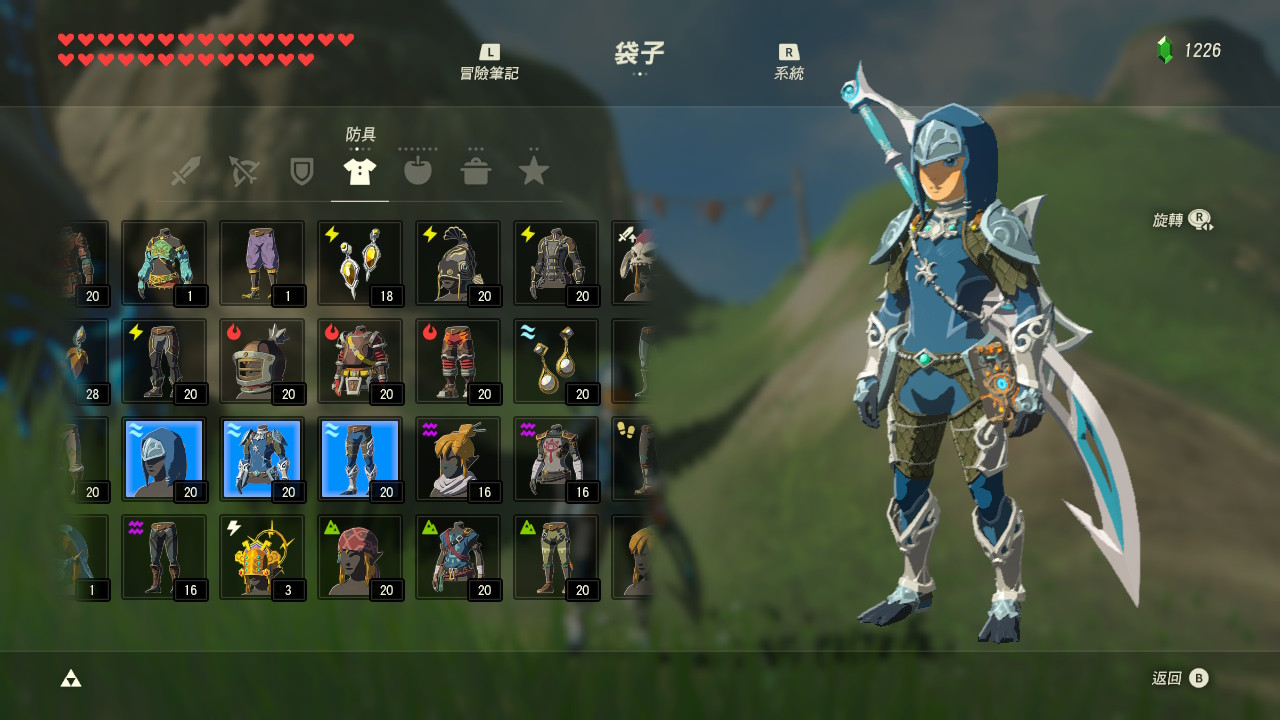Unequip the highlighted Zora helm
1280x720 pixels.
[x=164, y=458]
